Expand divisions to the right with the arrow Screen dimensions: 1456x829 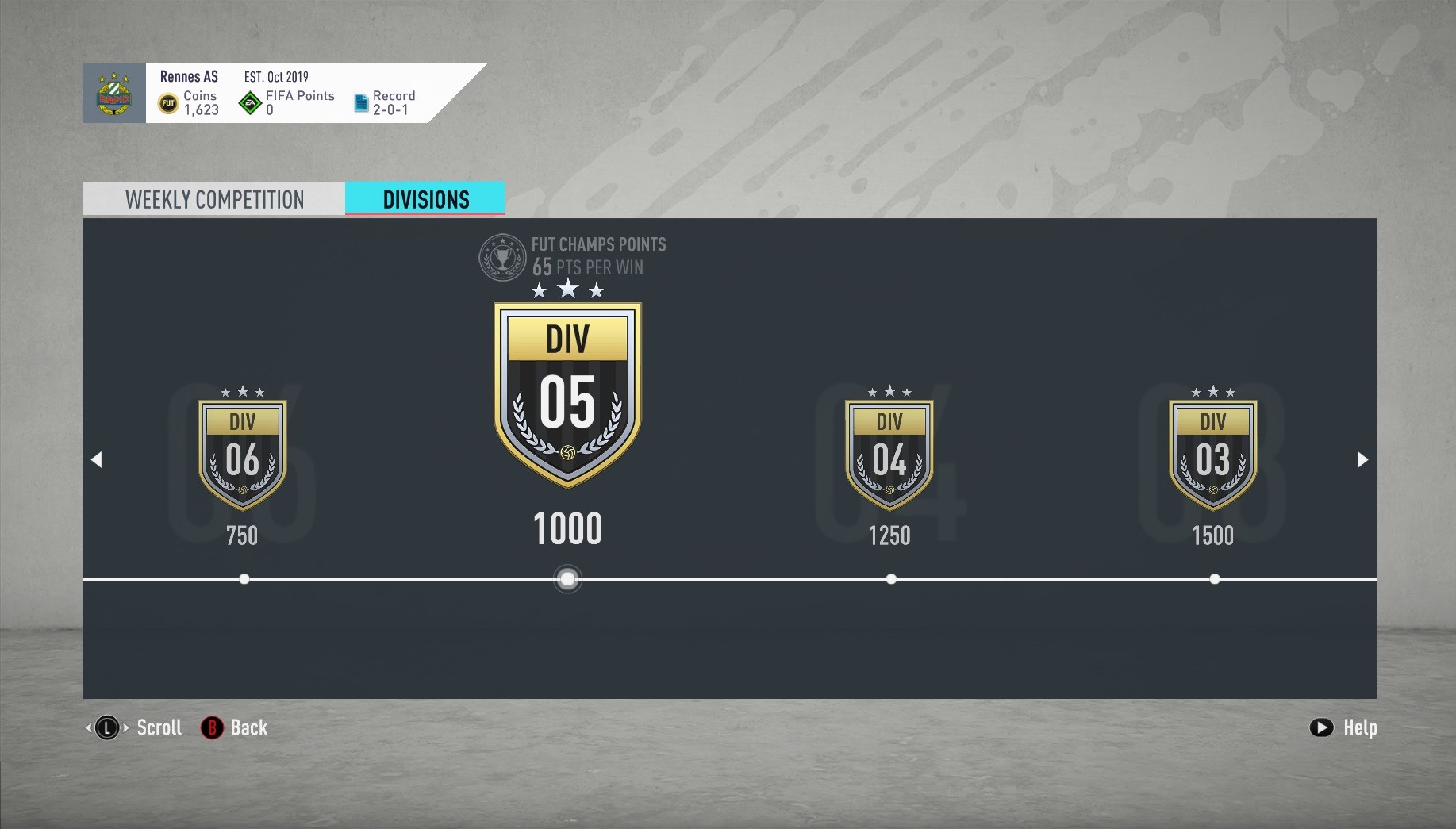1362,459
